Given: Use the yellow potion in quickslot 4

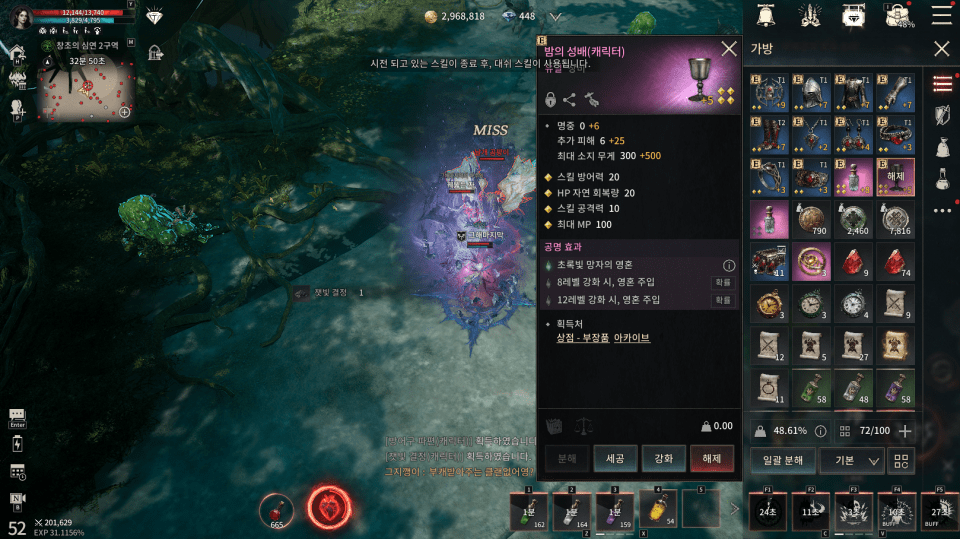Looking at the screenshot, I should point(658,508).
